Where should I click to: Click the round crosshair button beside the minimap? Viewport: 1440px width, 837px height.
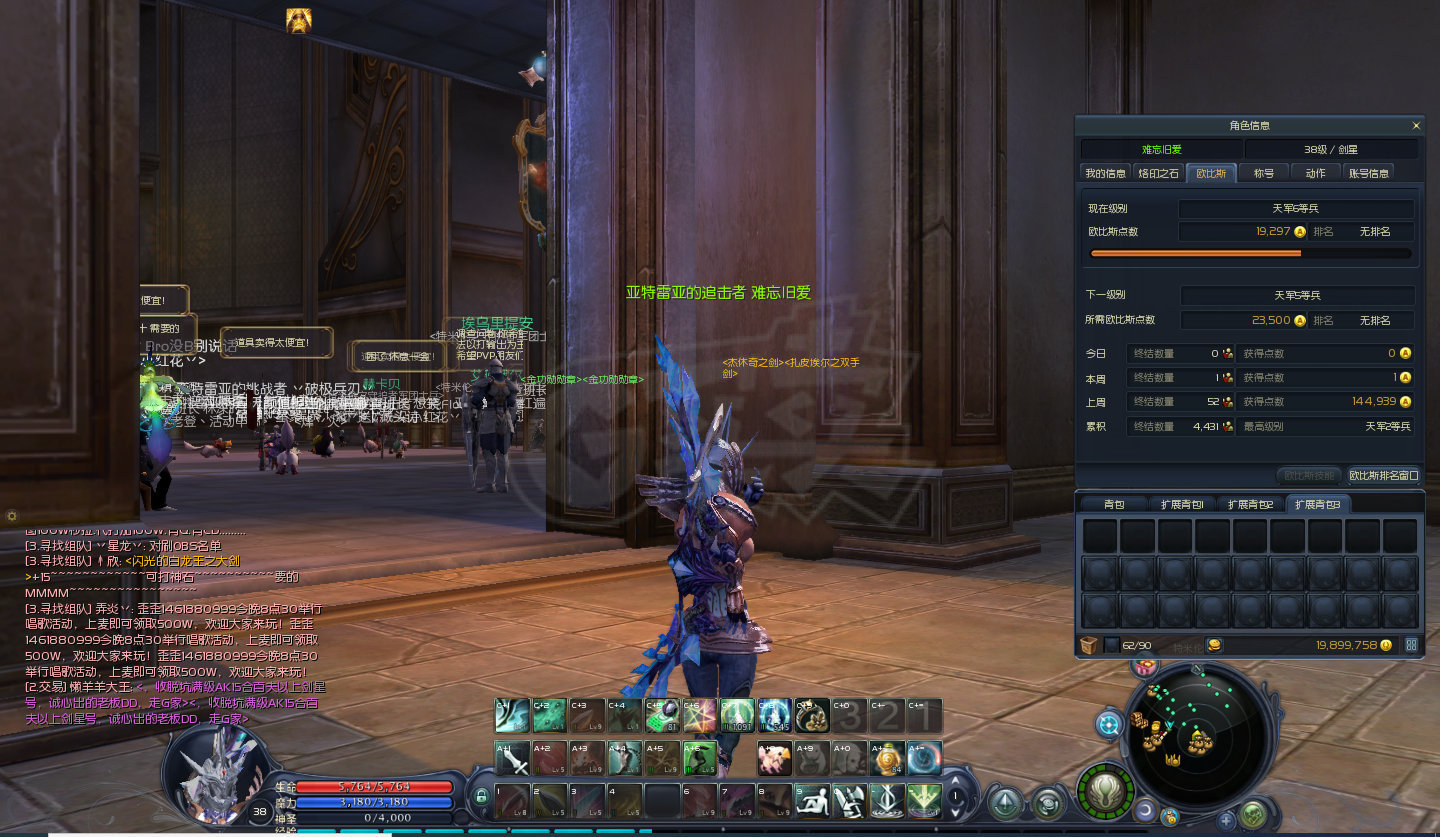click(x=1108, y=724)
